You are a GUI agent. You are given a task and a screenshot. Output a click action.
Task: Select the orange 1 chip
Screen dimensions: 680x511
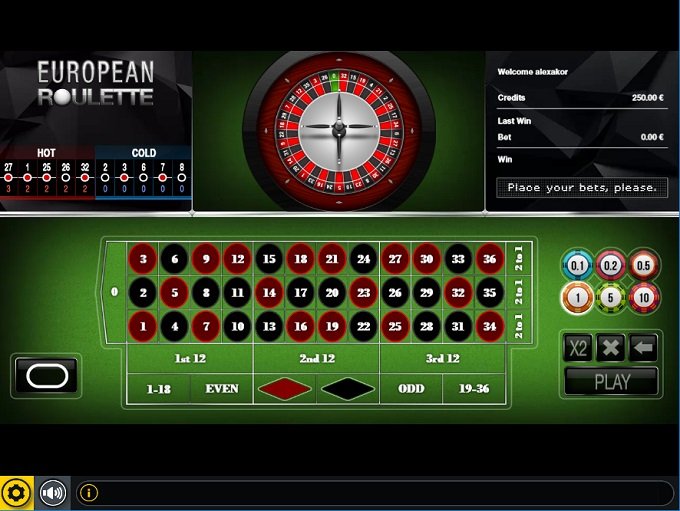(578, 297)
